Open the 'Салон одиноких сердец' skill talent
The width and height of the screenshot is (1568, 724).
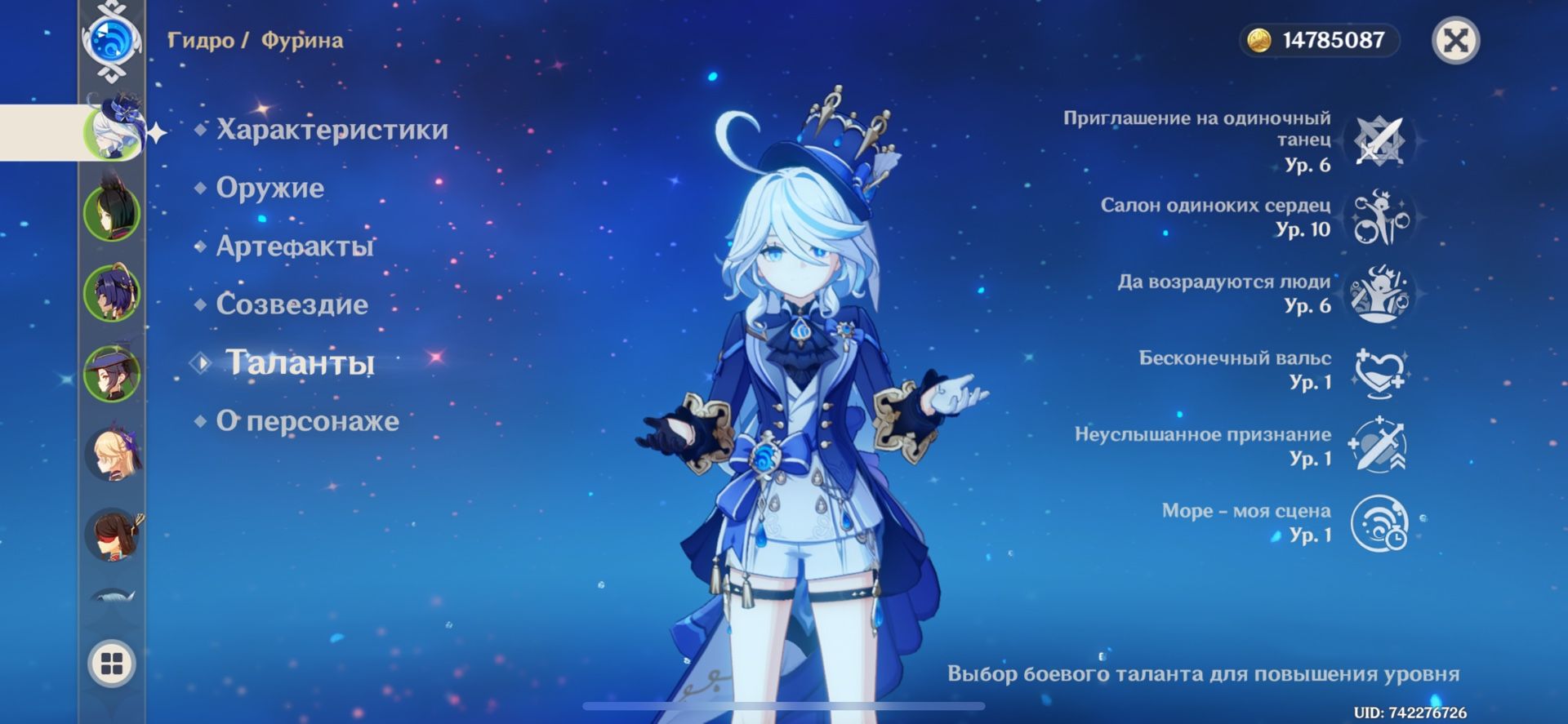point(1380,217)
